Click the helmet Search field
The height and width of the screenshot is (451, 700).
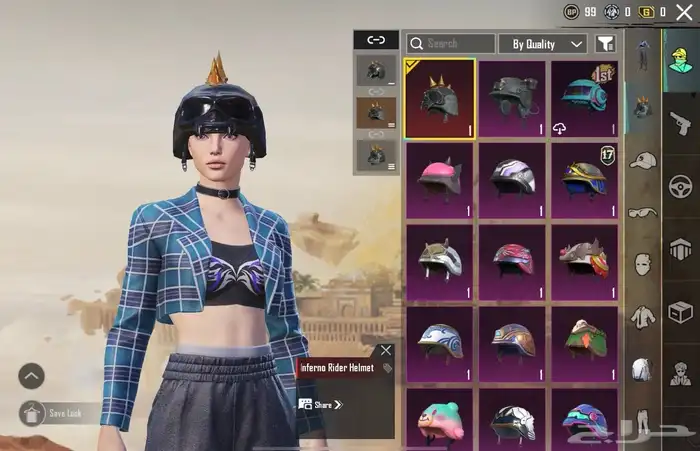click(x=450, y=44)
